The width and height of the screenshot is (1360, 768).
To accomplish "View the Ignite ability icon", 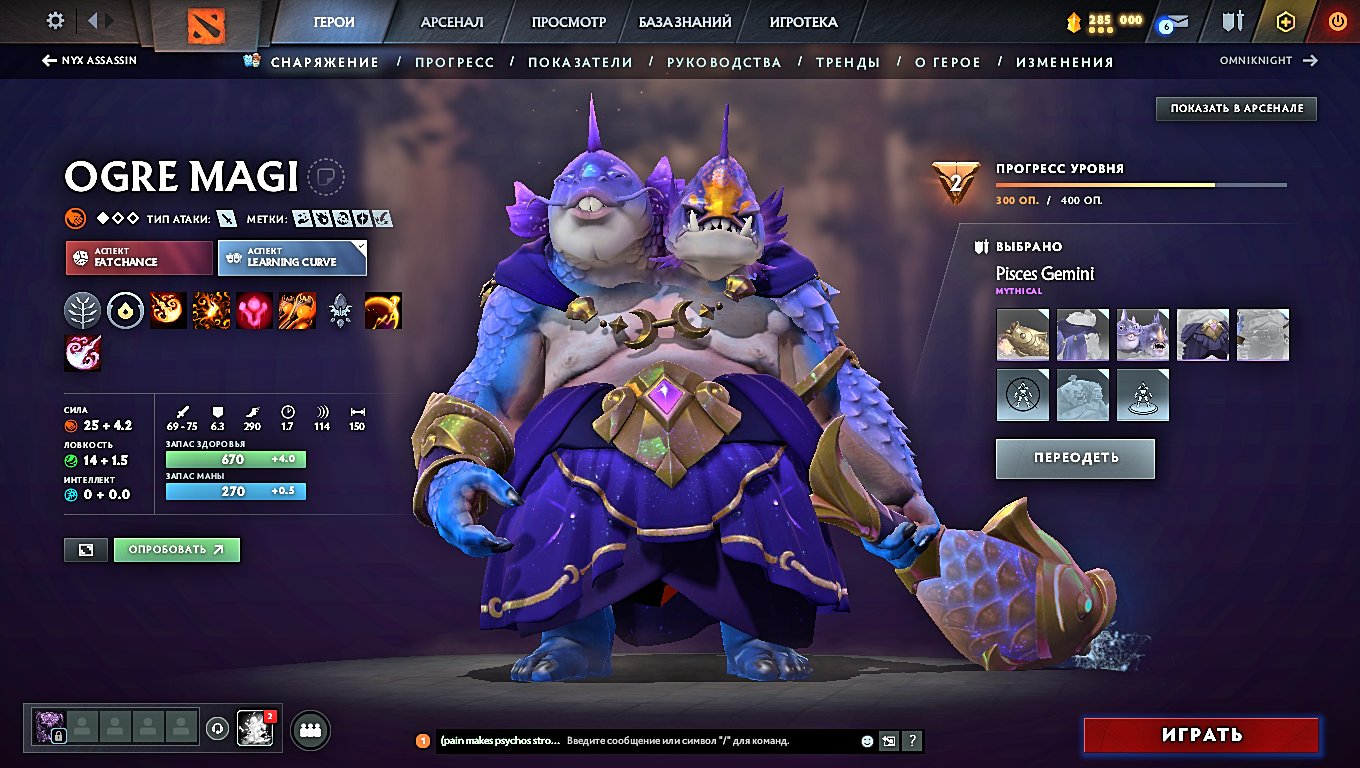I will [212, 310].
